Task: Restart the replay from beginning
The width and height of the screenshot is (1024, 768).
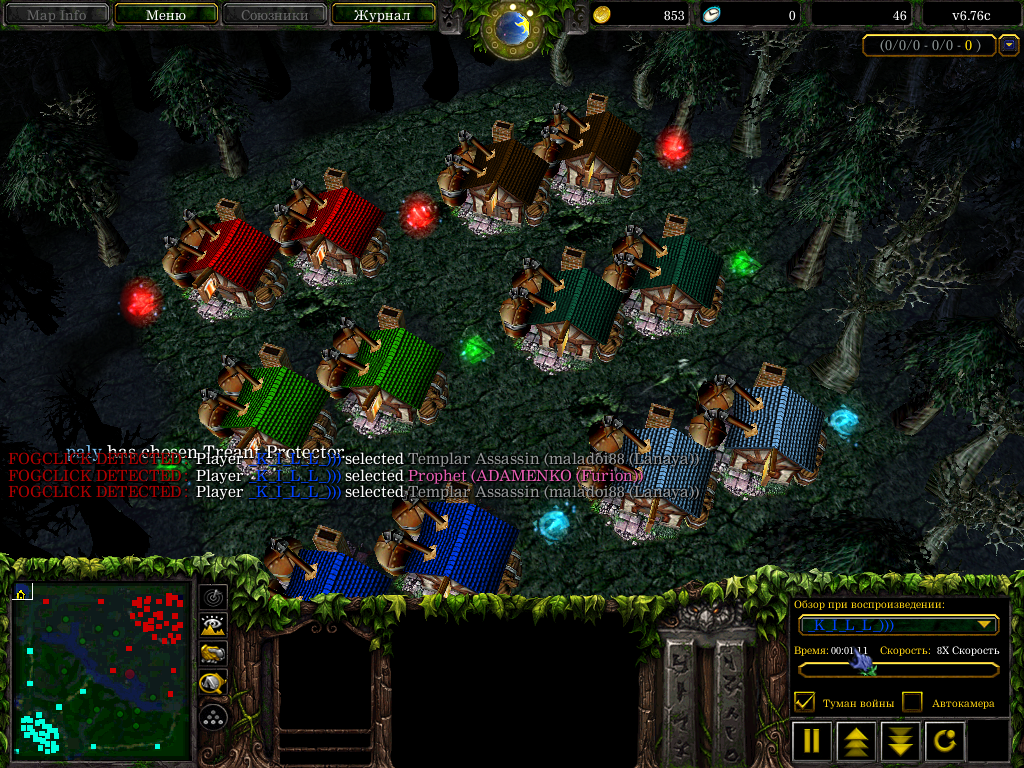Action: 945,741
